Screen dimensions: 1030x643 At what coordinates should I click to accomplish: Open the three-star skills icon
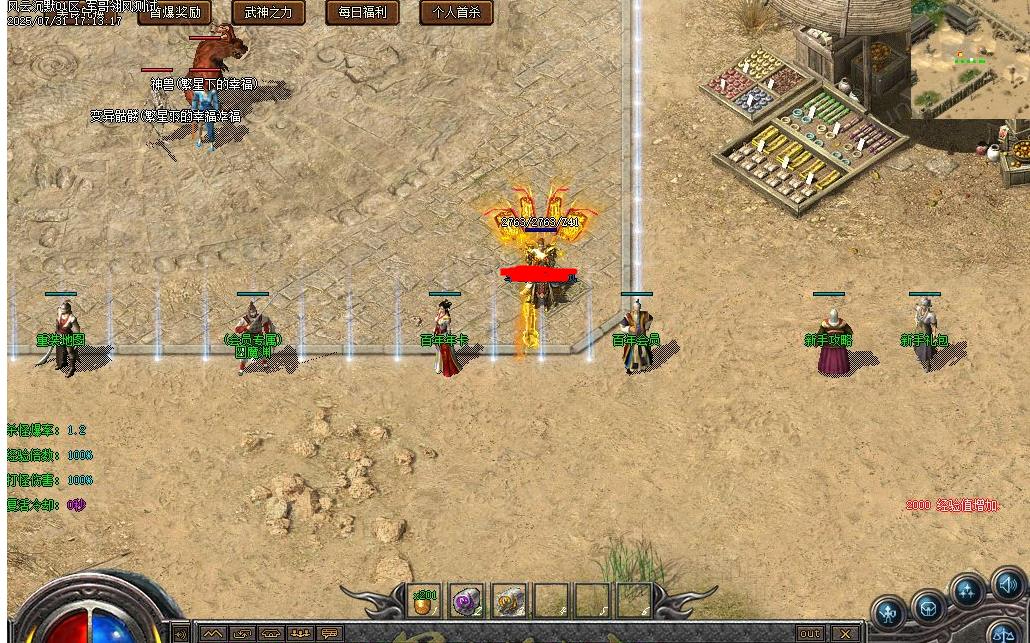click(x=968, y=592)
